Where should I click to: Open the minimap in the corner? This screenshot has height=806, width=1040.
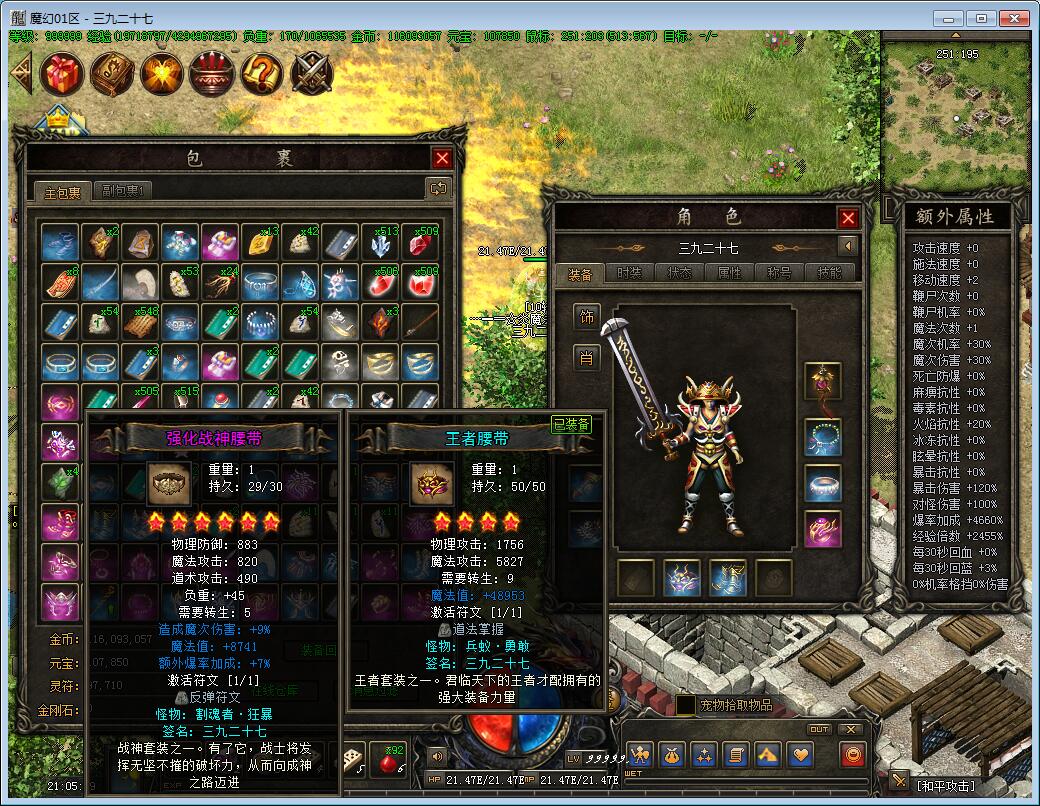(x=957, y=110)
